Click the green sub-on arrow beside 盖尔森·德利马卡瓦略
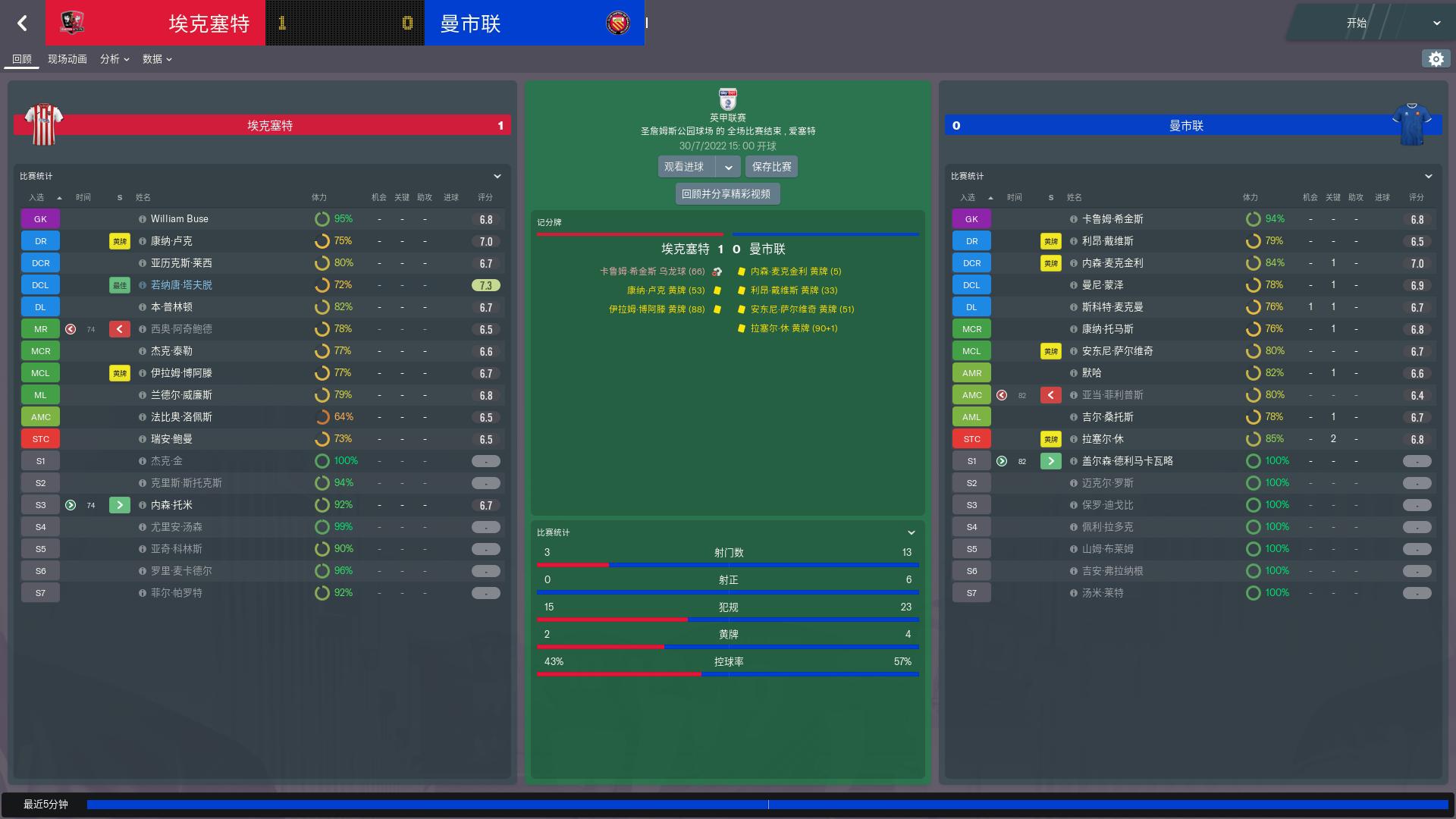 (1050, 460)
